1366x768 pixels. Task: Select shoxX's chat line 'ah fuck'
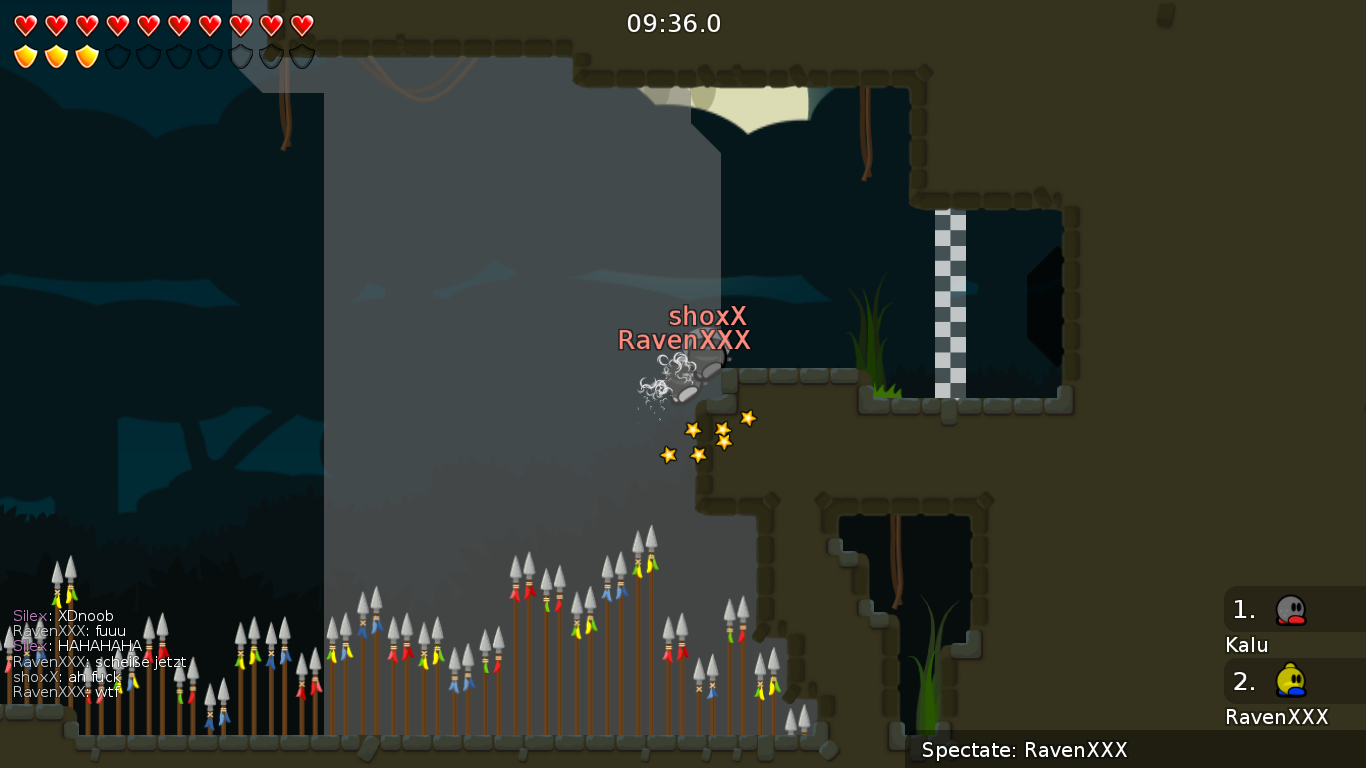pyautogui.click(x=68, y=677)
